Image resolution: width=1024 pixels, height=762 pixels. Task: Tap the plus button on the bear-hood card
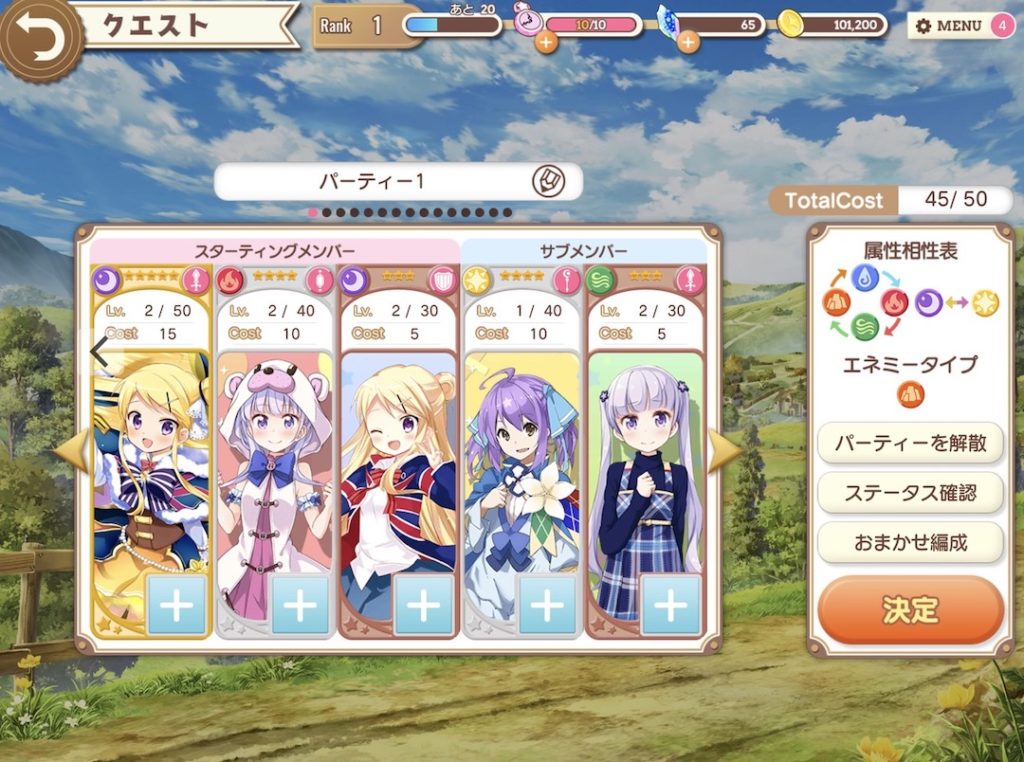point(300,604)
